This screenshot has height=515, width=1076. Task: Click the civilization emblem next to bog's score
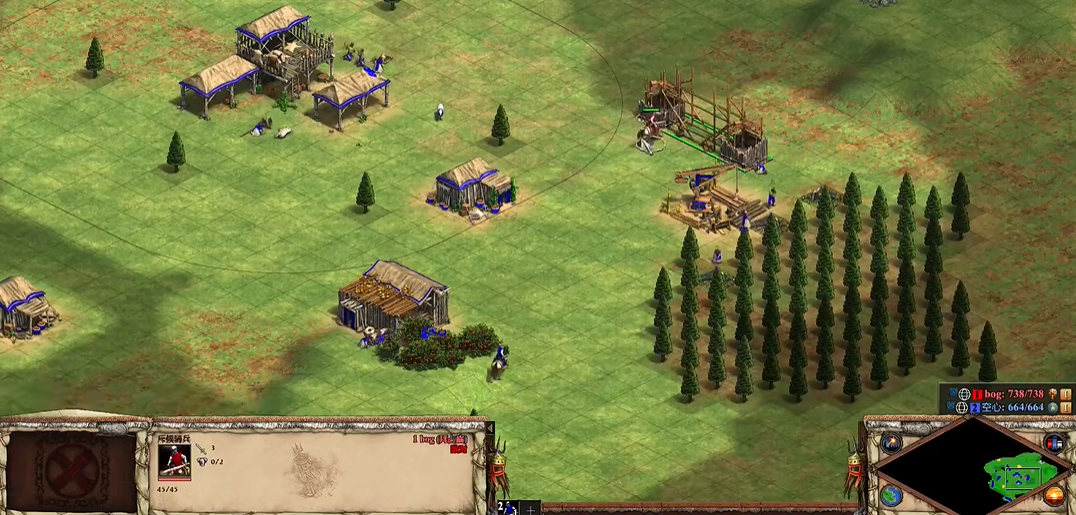1053,394
